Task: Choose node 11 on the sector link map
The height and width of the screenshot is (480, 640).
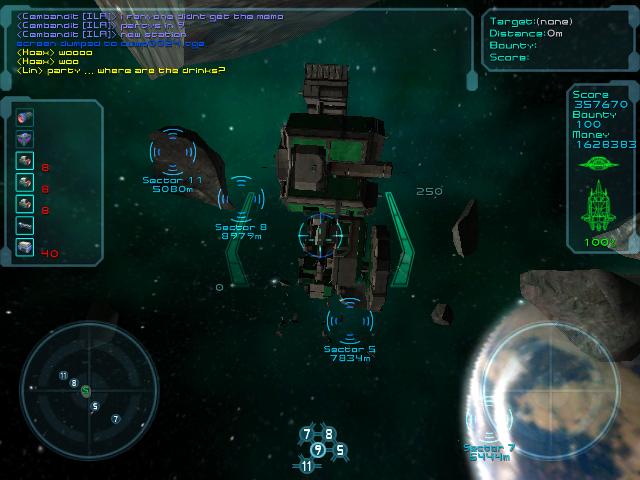Action: pyautogui.click(x=306, y=466)
